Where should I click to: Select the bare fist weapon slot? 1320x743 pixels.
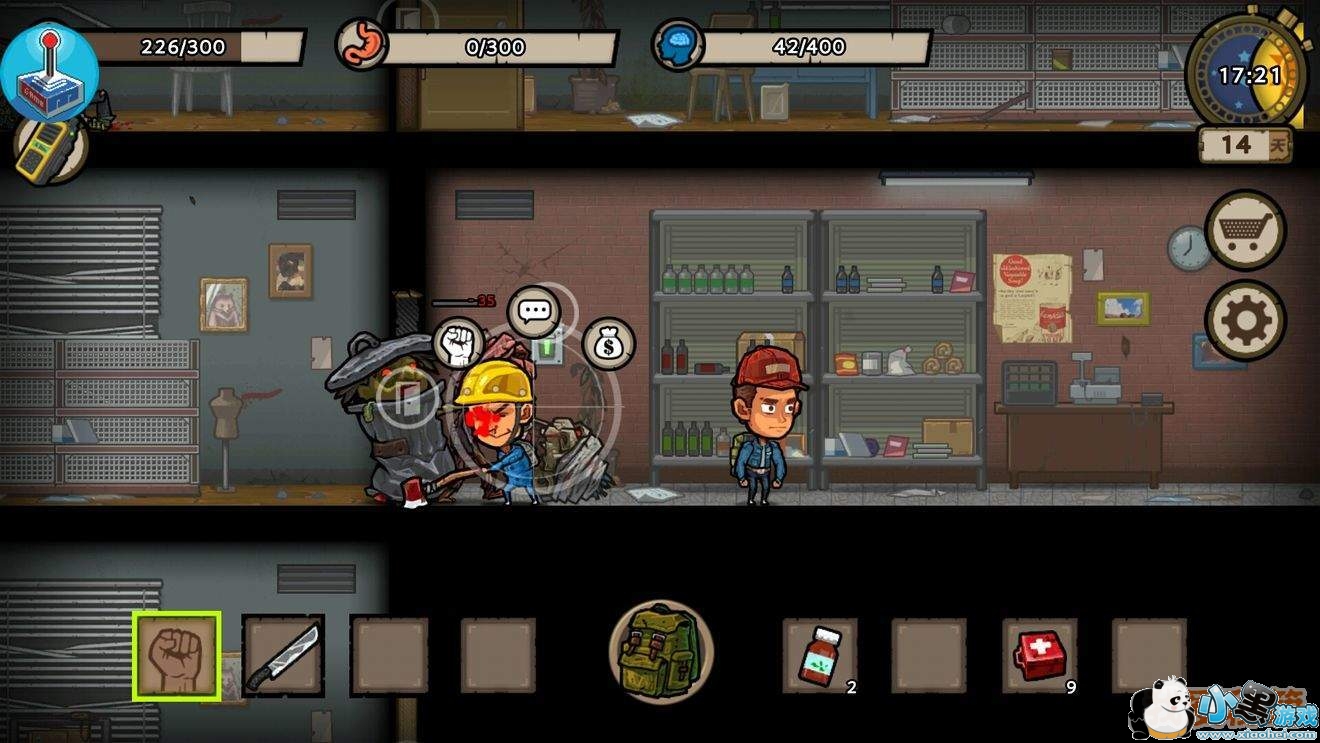coord(177,657)
